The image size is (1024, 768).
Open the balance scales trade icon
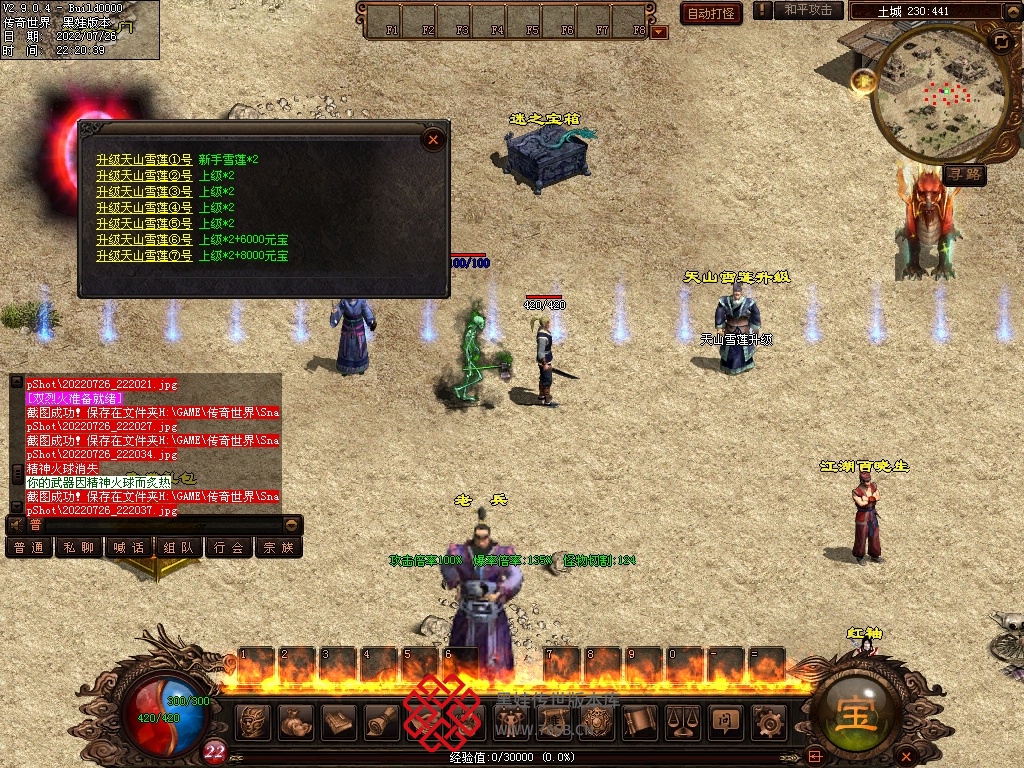pos(681,720)
